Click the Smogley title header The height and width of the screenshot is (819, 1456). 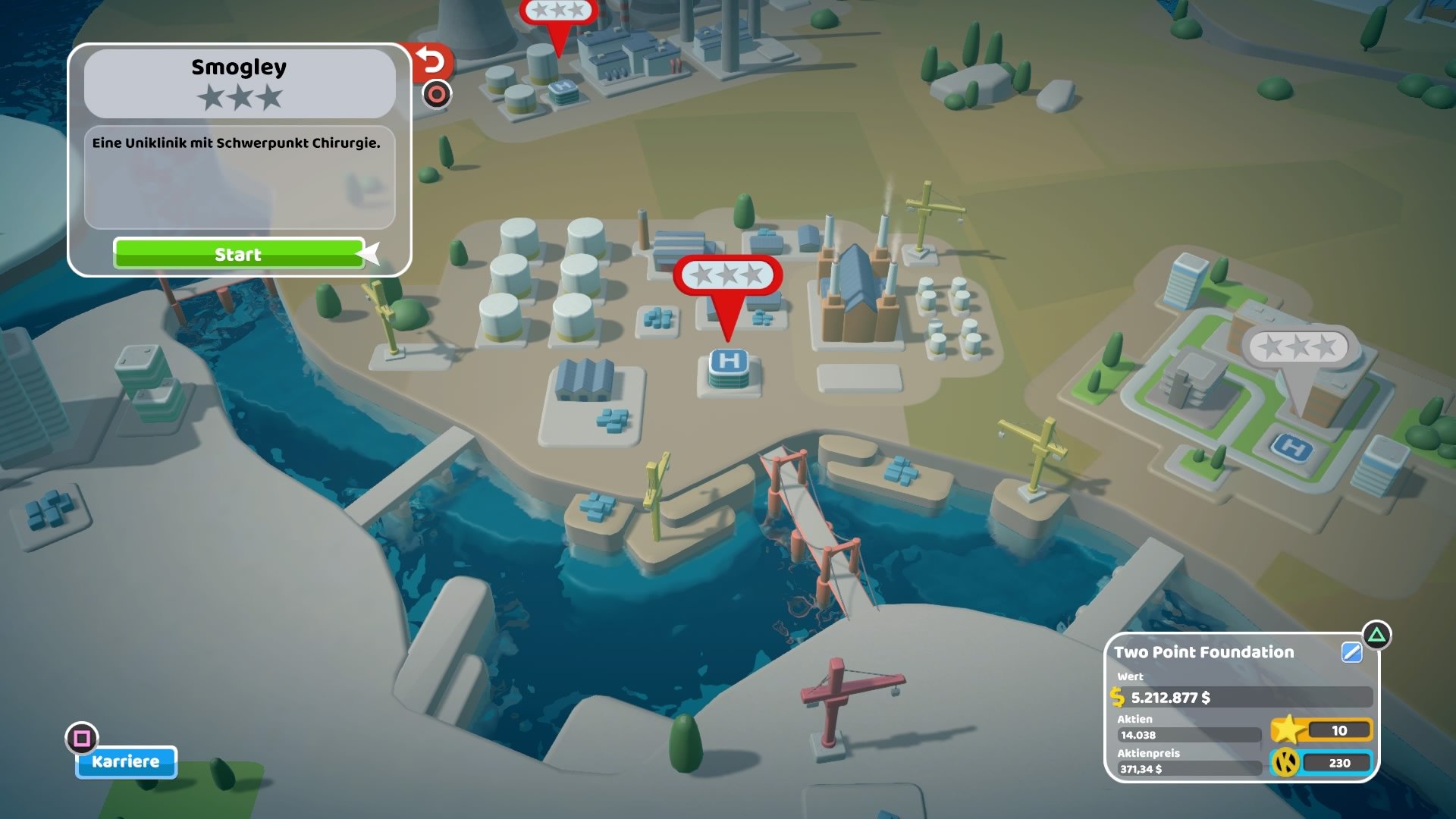(240, 67)
